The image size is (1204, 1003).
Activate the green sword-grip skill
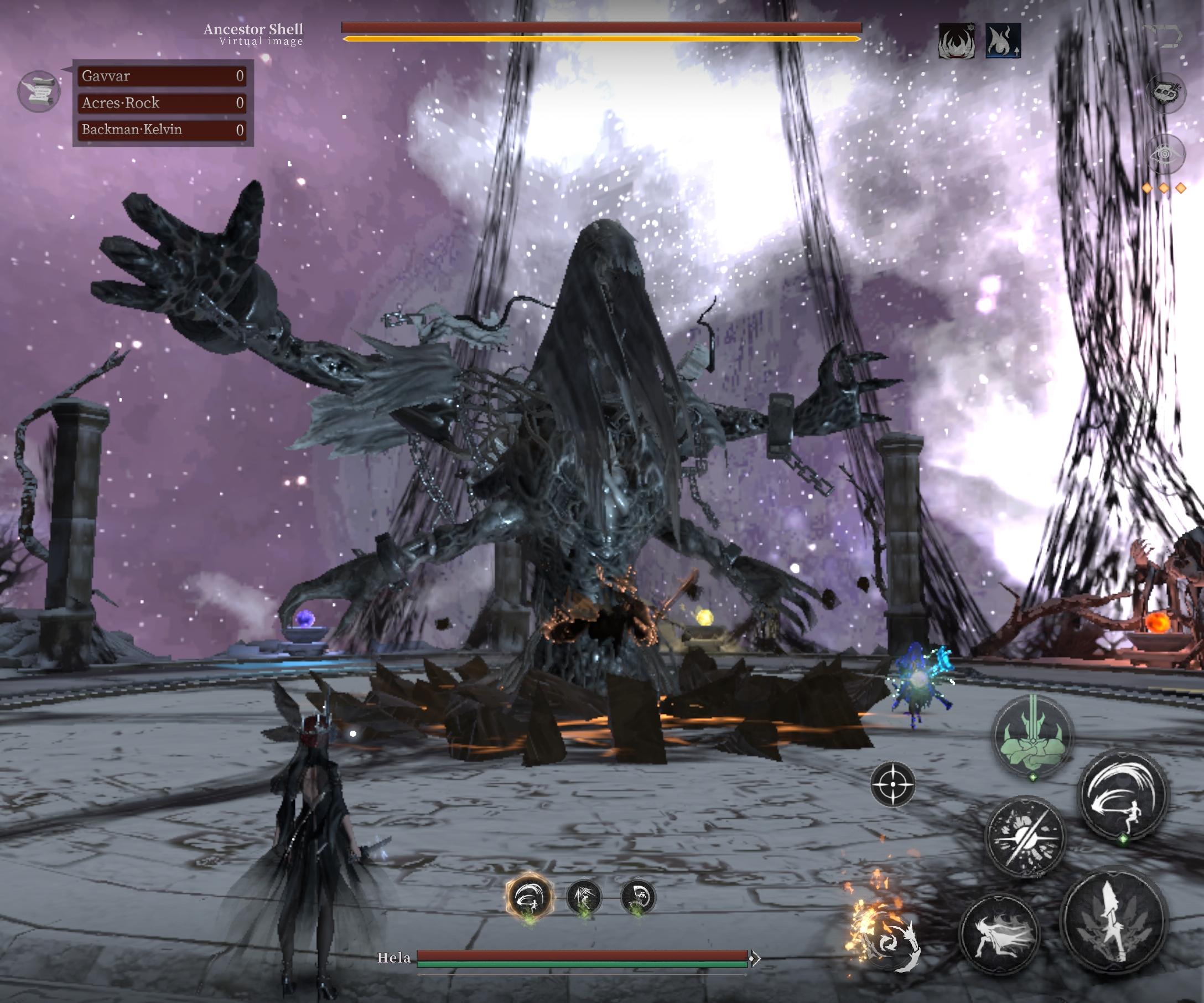[1032, 736]
